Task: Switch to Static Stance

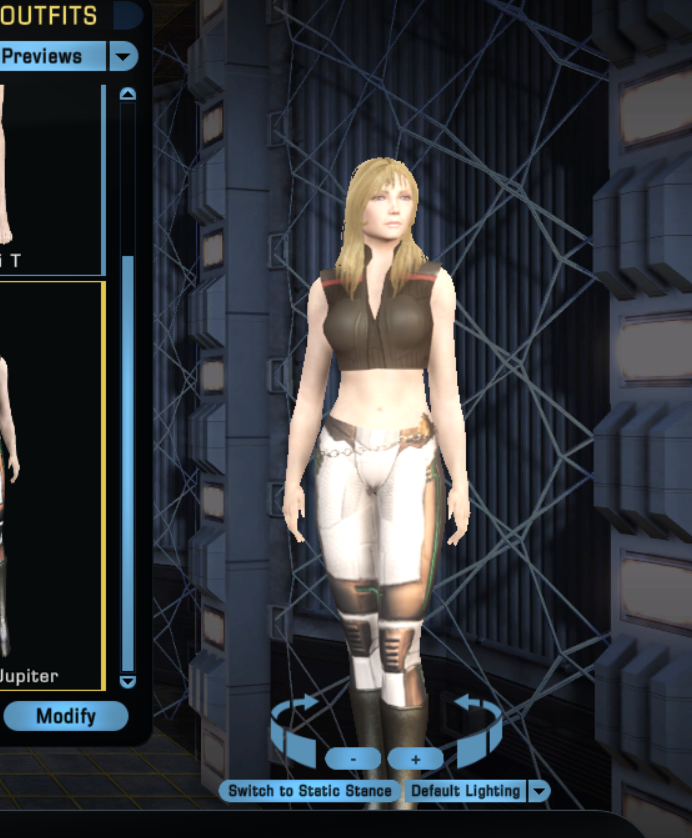Action: point(310,791)
